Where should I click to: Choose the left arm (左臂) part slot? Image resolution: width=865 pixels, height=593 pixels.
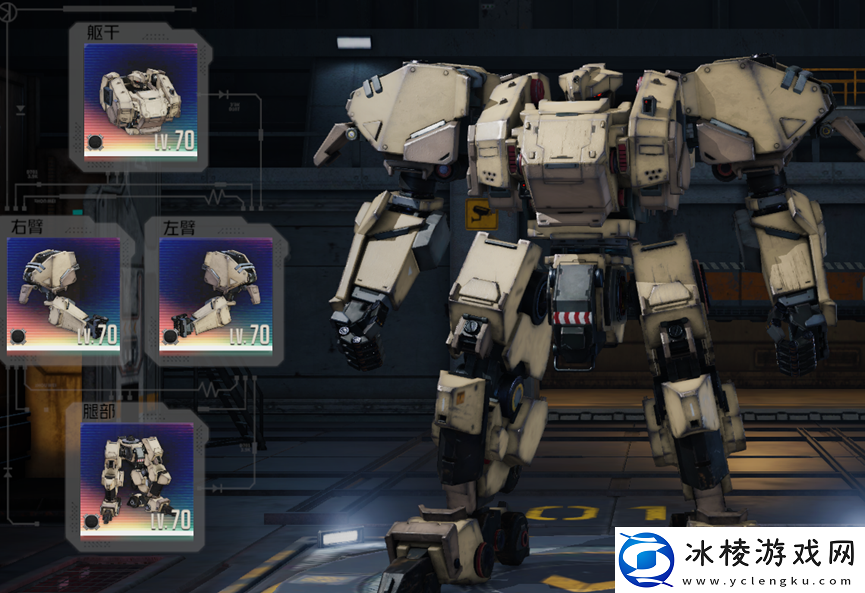215,295
